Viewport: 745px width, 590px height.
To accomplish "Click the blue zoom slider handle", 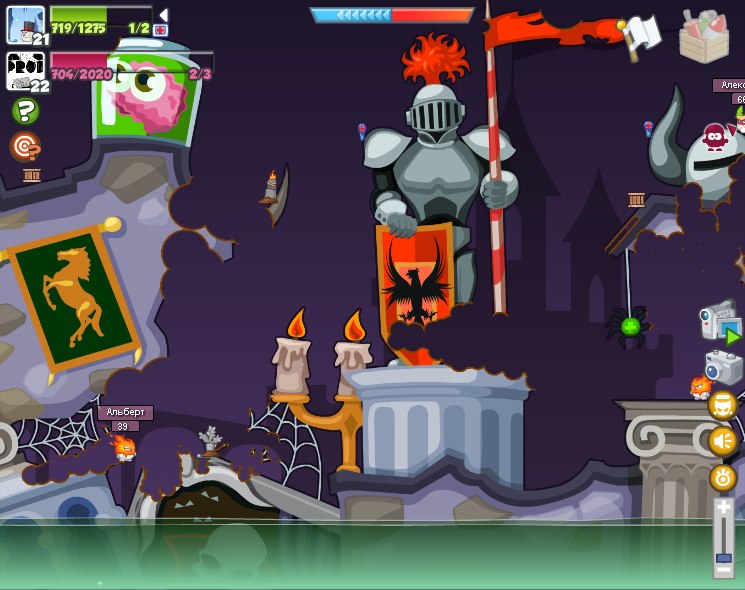I will click(x=723, y=557).
